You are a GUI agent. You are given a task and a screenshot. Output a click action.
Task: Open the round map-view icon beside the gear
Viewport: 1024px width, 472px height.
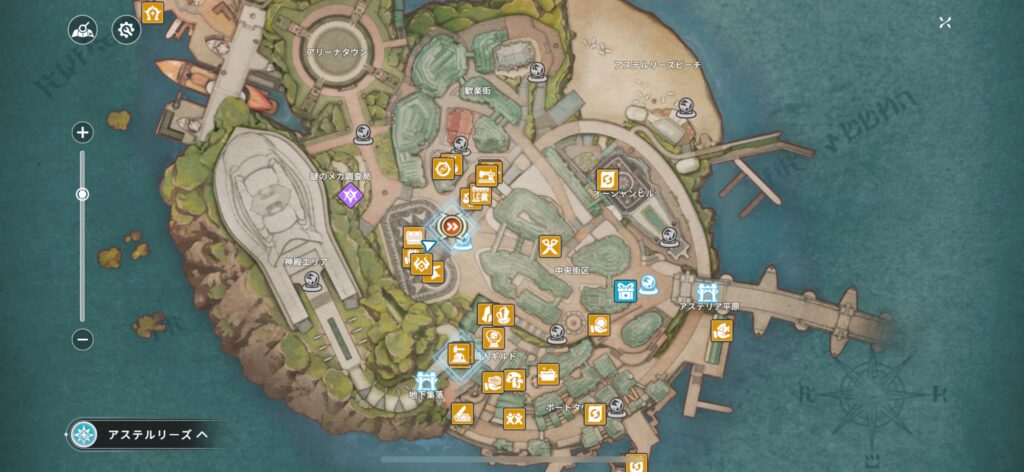click(x=82, y=30)
